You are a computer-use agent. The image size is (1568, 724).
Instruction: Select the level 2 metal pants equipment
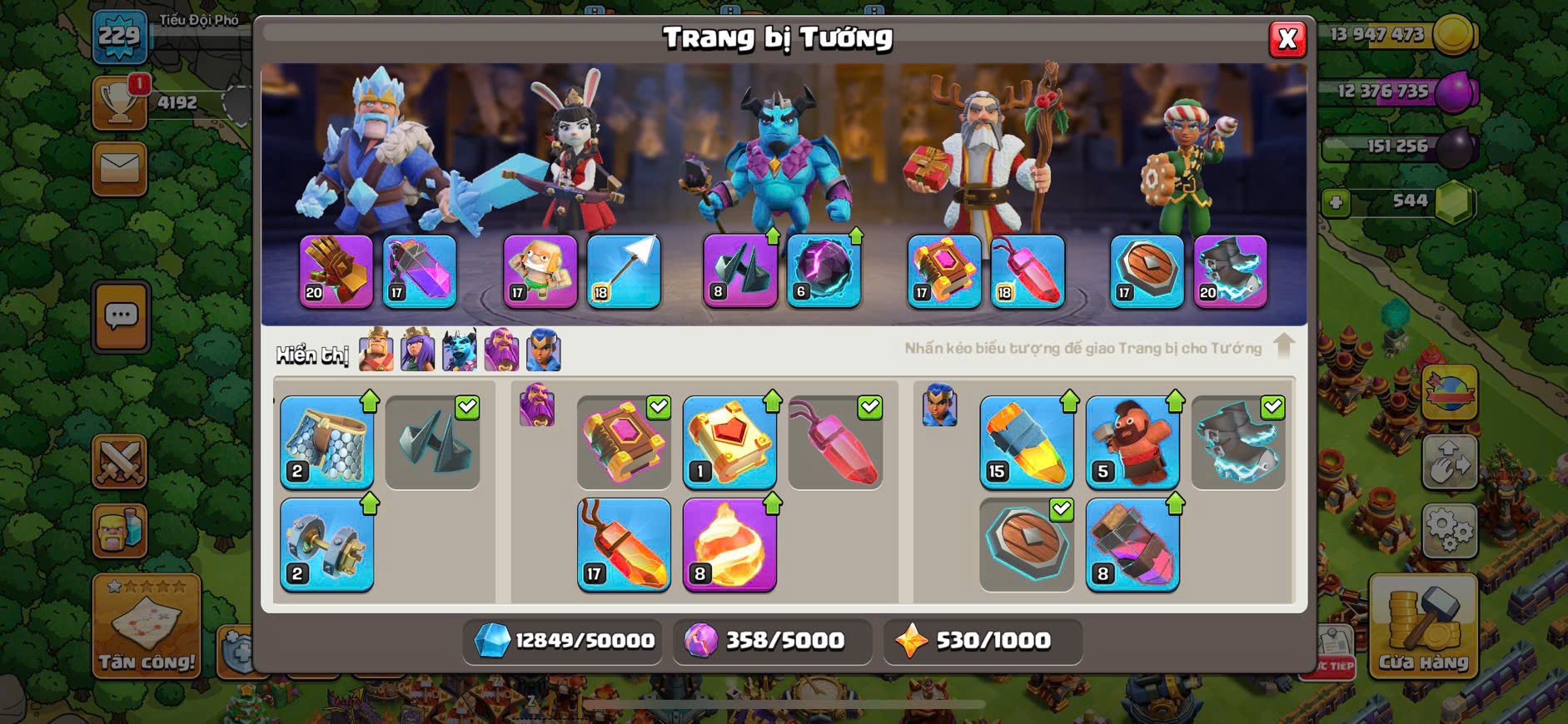(326, 442)
